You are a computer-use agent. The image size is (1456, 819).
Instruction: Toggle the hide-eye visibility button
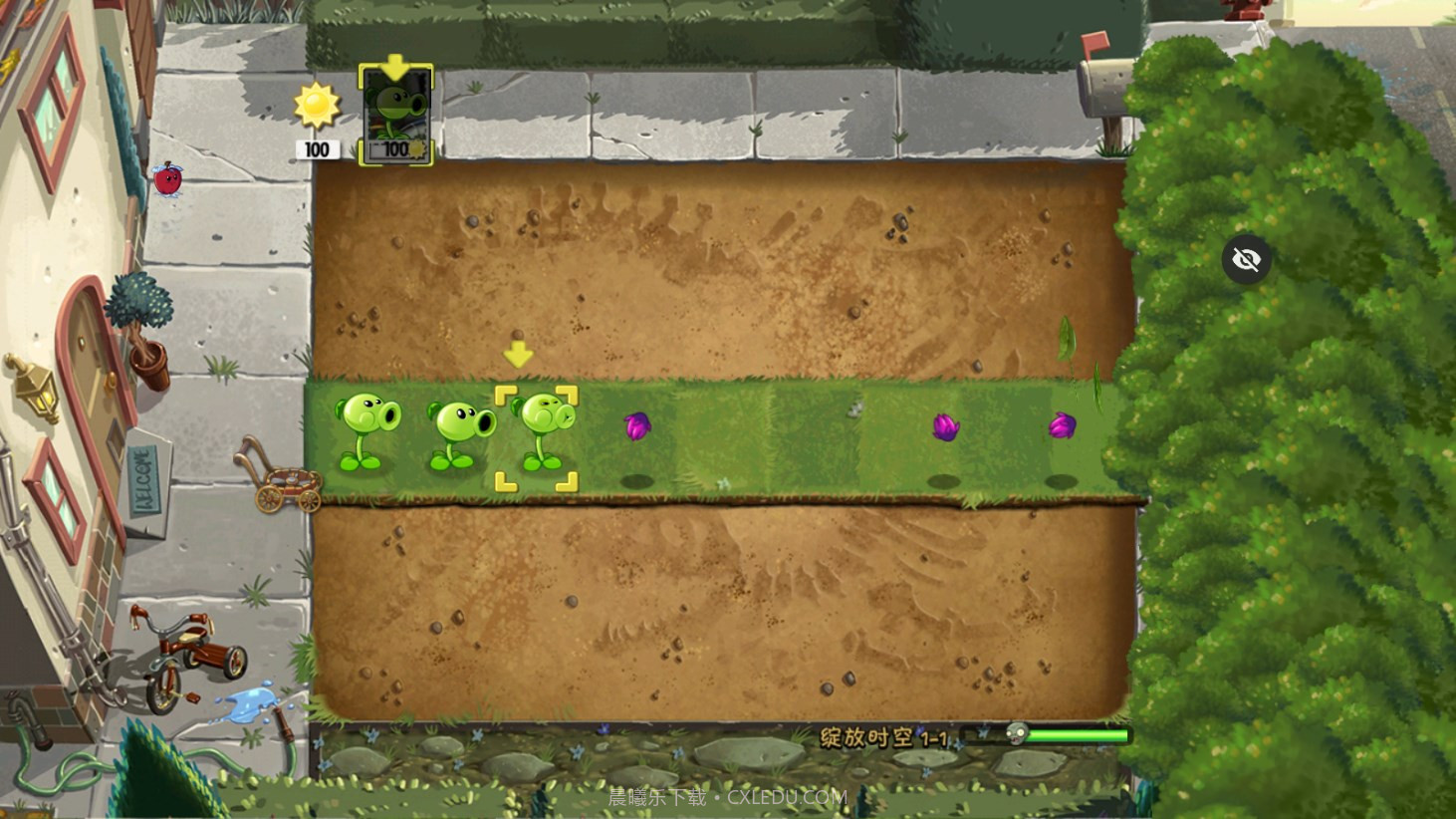[x=1246, y=260]
